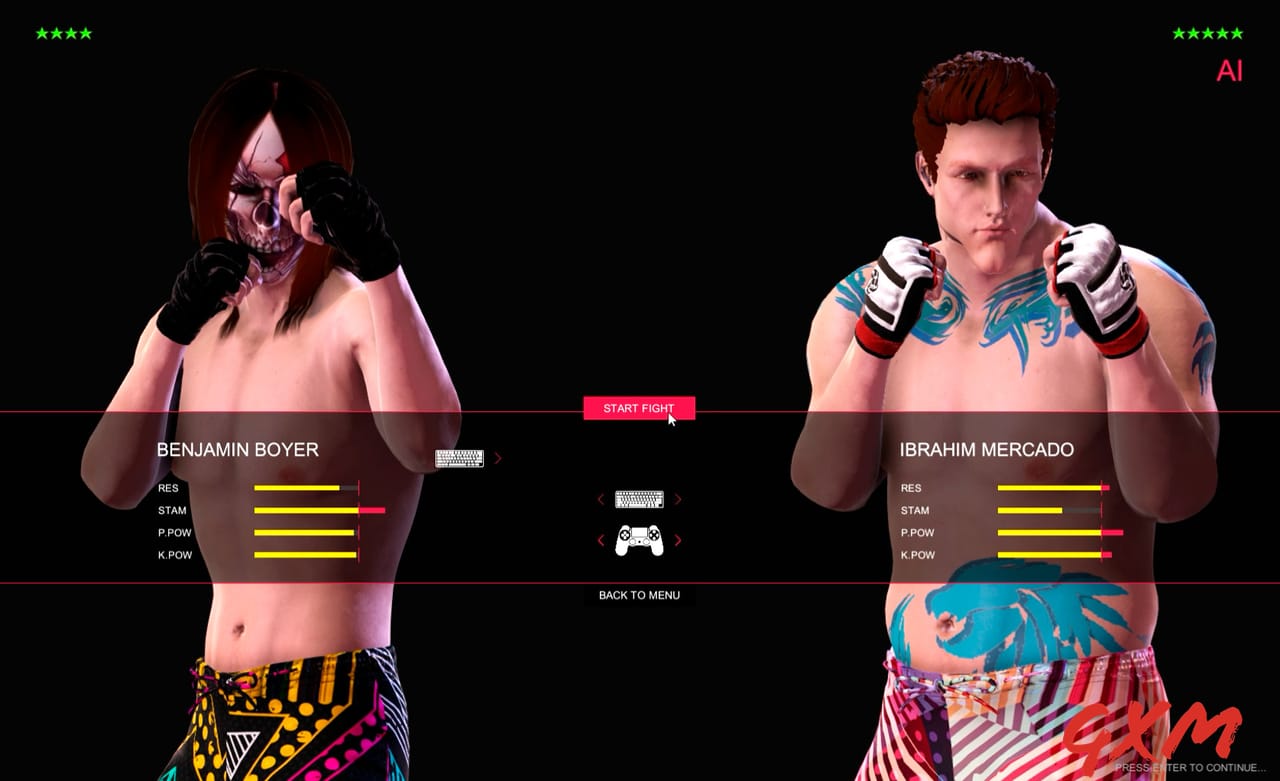Click the five-star rating above Ibrahim Mercado
The height and width of the screenshot is (781, 1280).
(1207, 32)
